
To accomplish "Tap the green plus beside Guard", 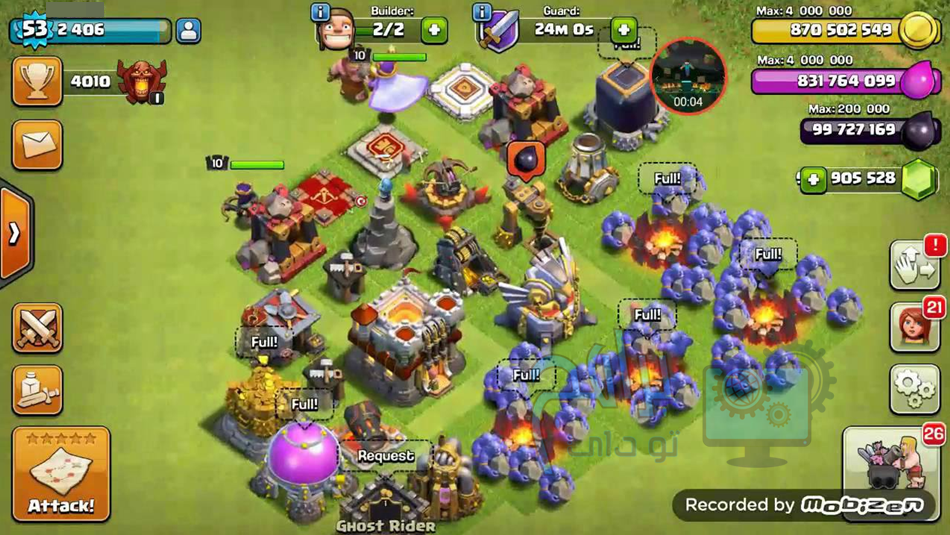I will (623, 30).
